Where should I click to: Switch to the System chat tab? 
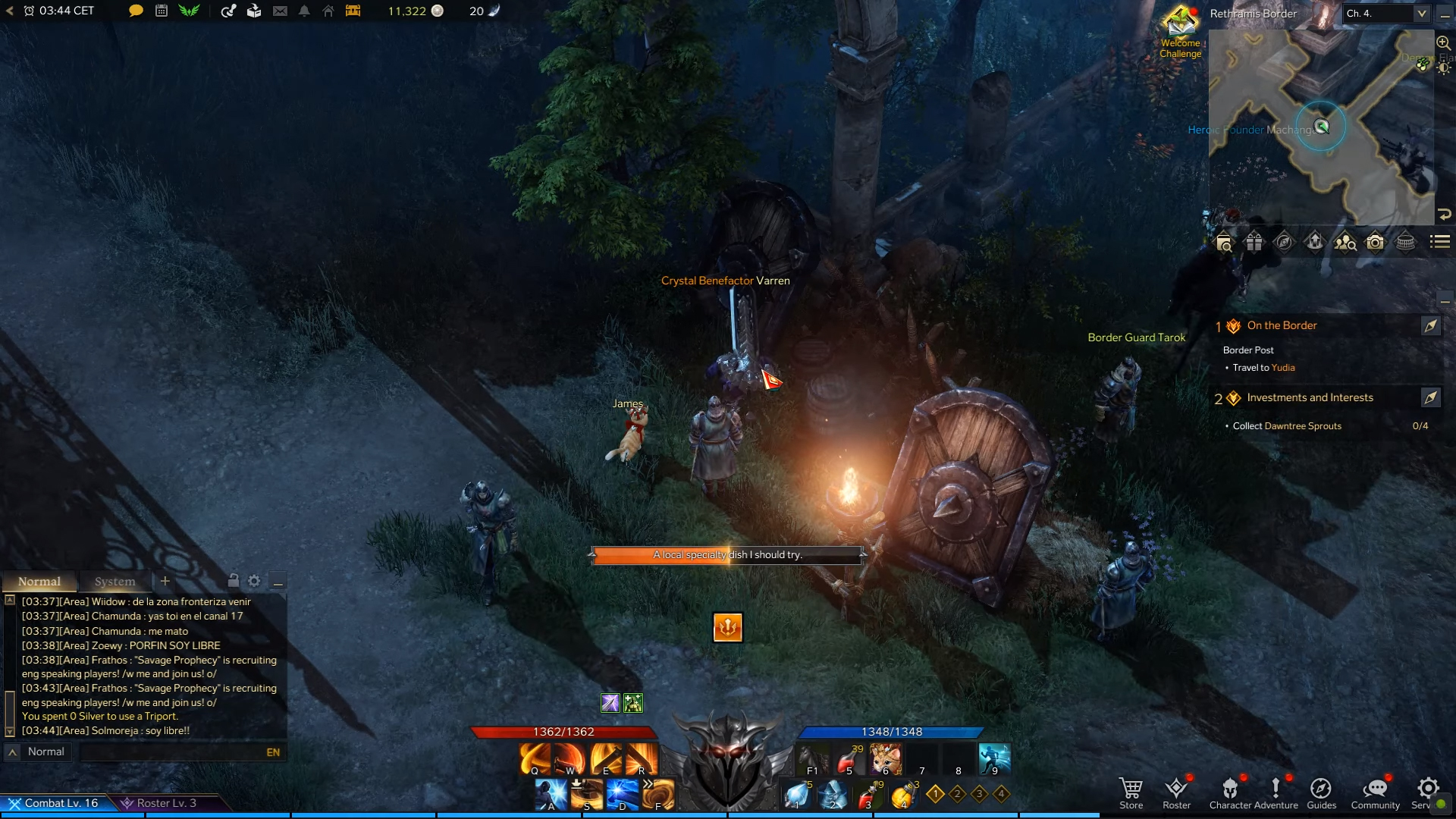pos(114,581)
